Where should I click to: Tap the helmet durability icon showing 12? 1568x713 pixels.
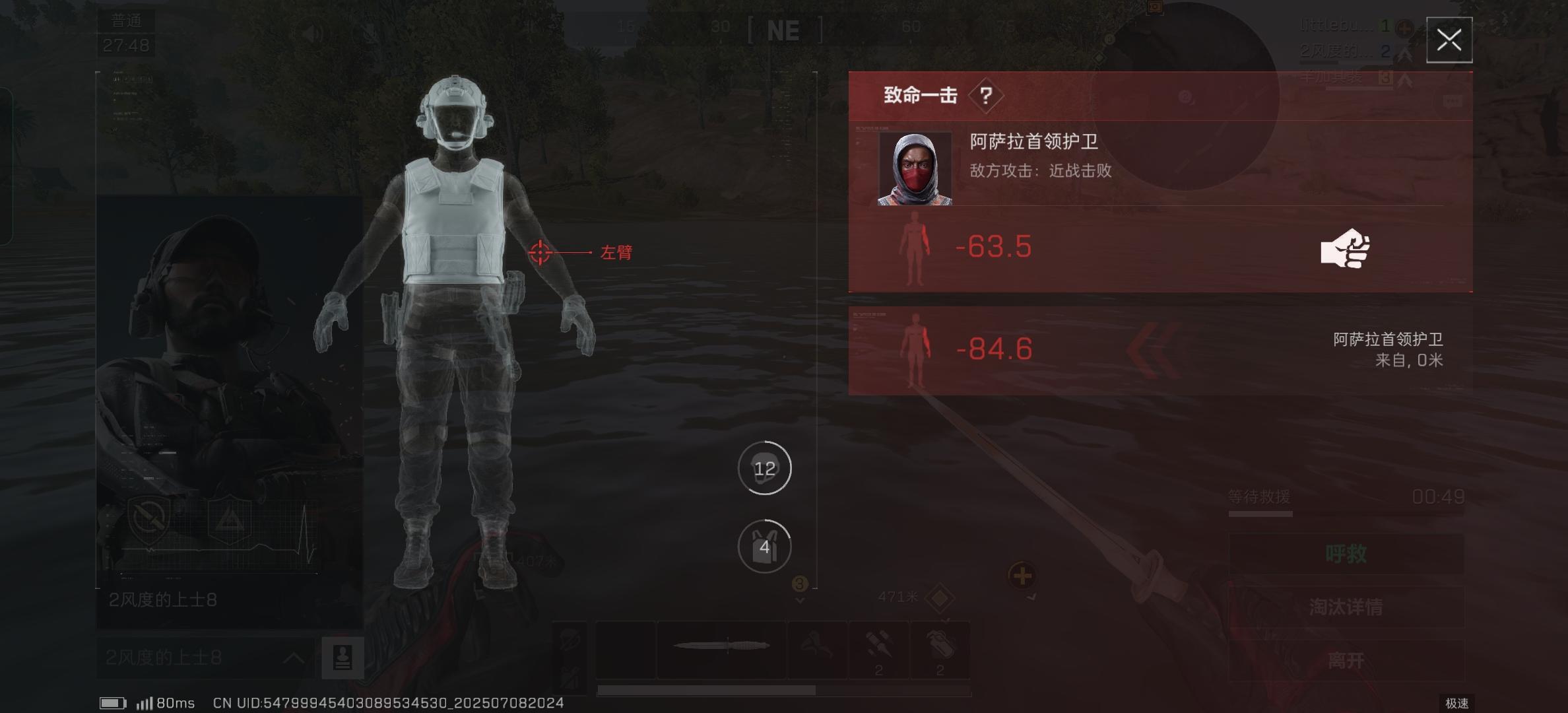pos(764,467)
